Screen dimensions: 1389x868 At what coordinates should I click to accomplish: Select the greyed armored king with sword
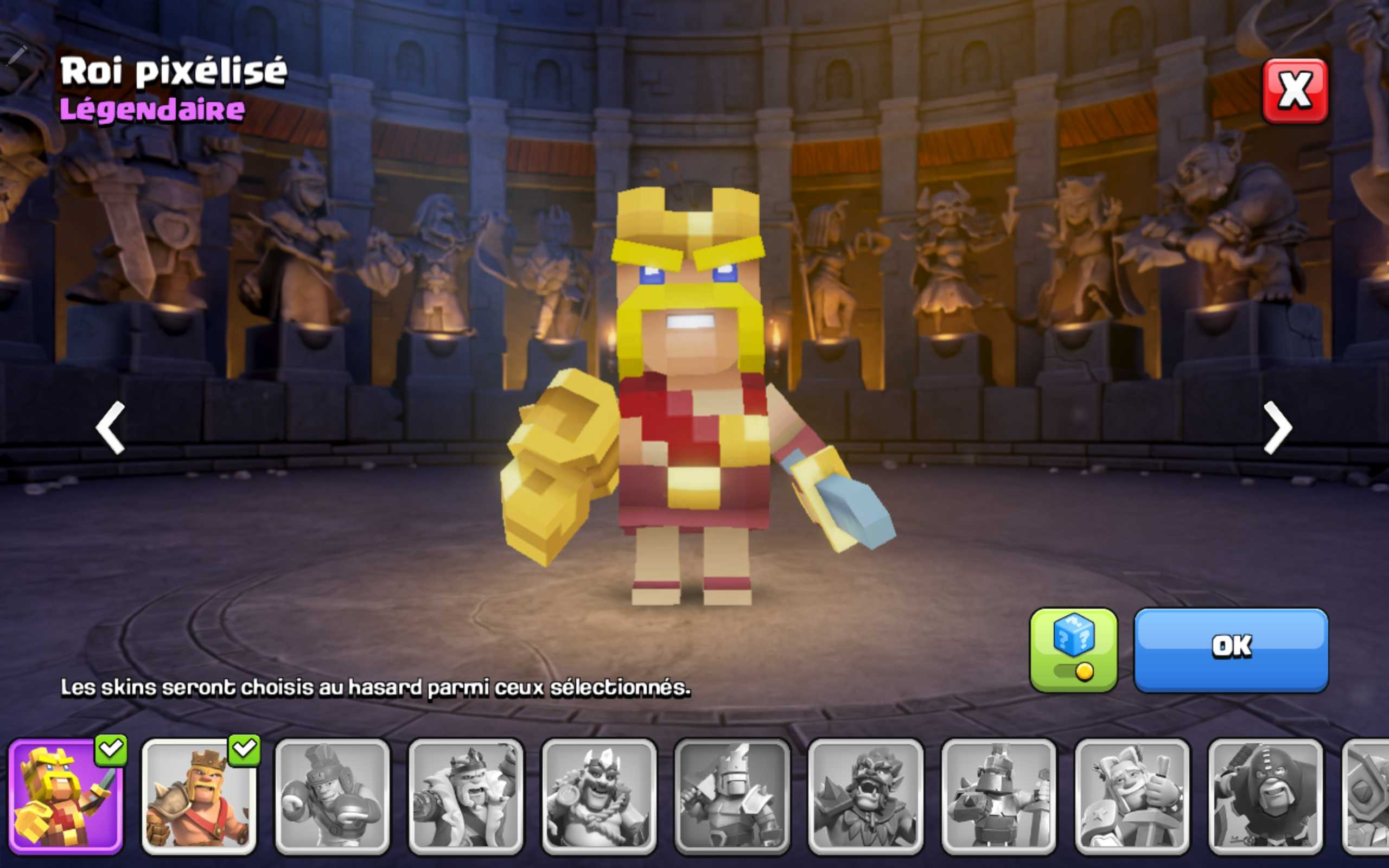click(x=999, y=796)
